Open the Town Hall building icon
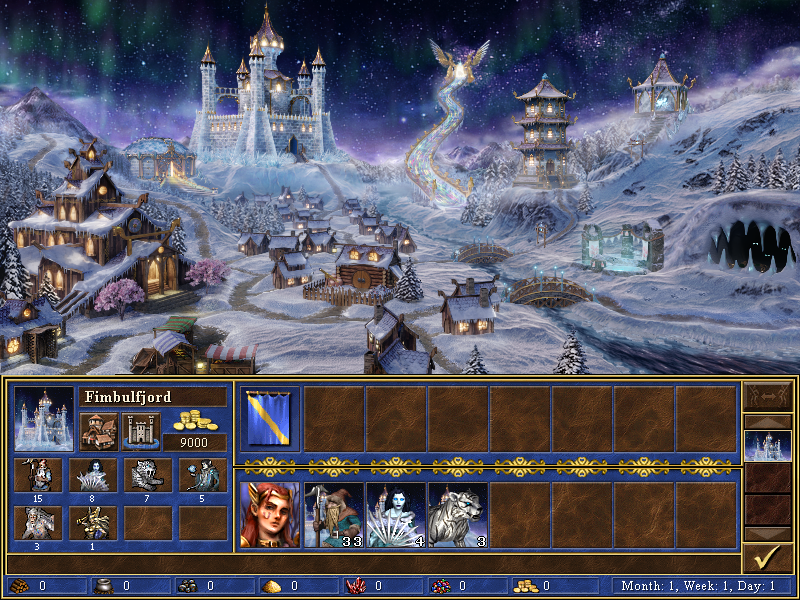 99,431
